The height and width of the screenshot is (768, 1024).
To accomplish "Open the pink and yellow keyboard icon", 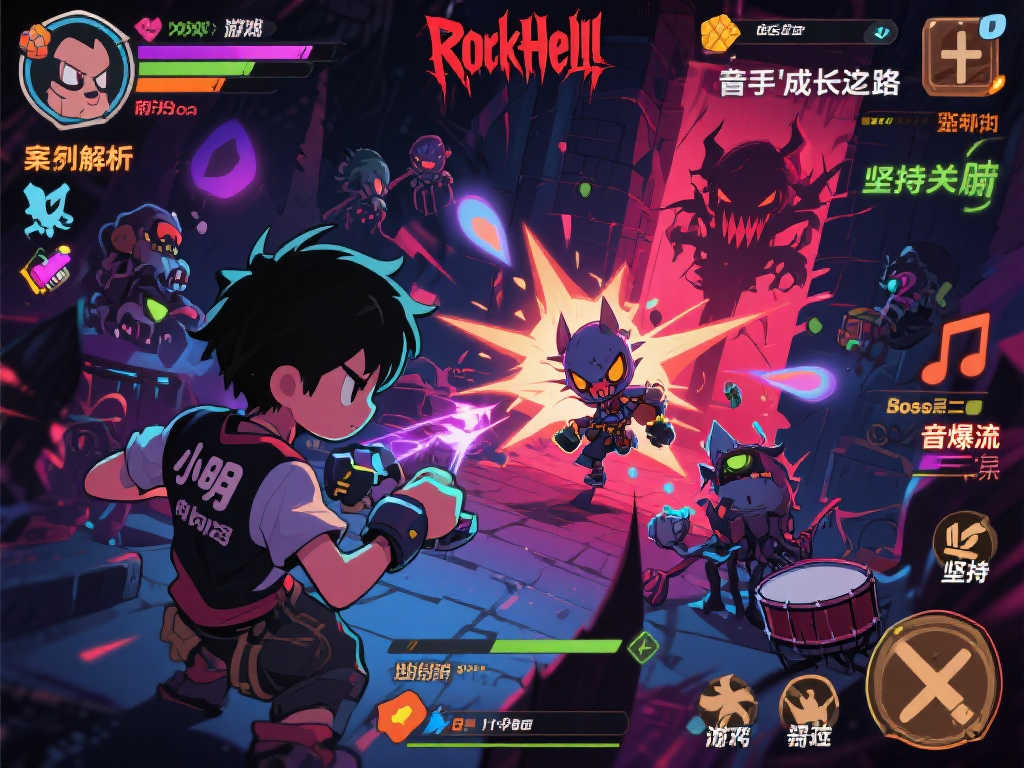I will (49, 270).
